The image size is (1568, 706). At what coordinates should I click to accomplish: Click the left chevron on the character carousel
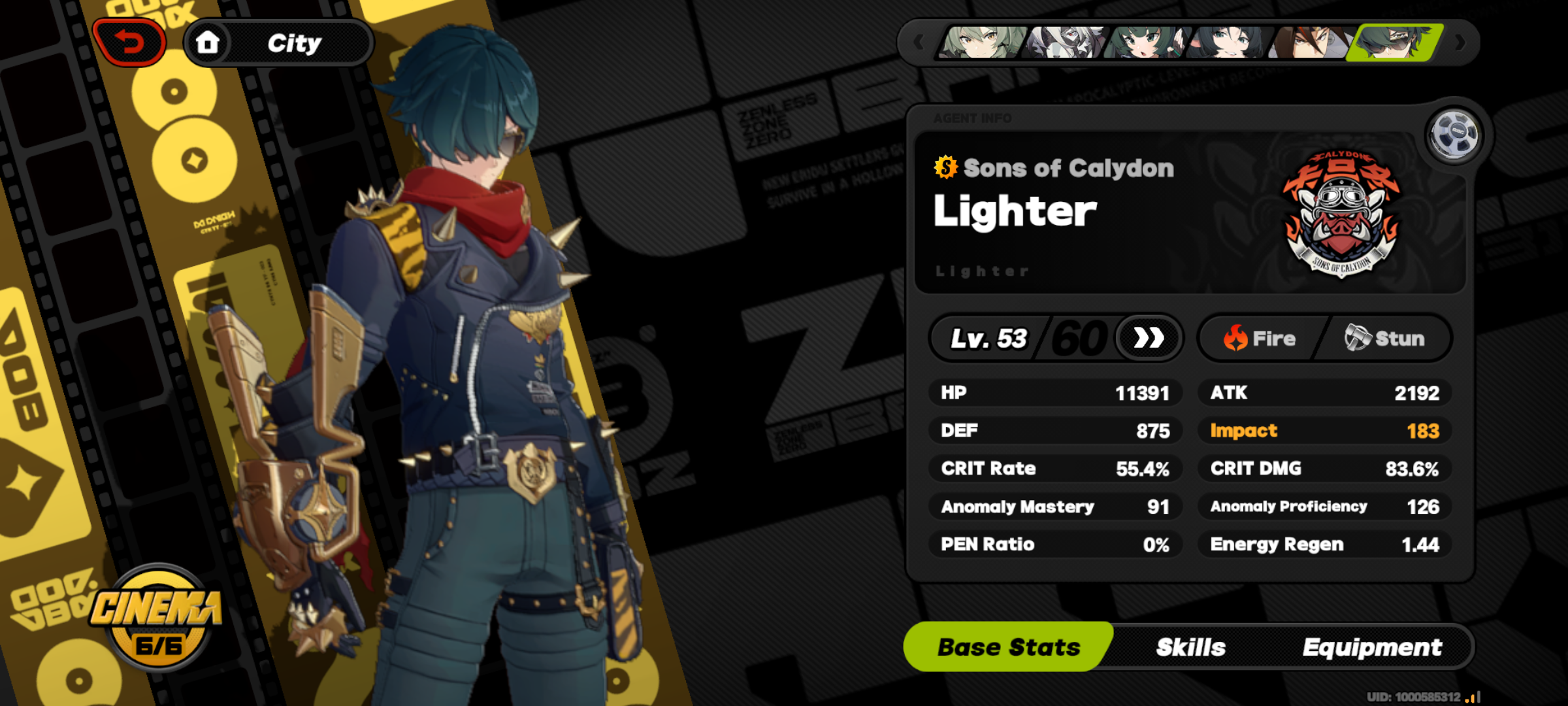pos(917,41)
